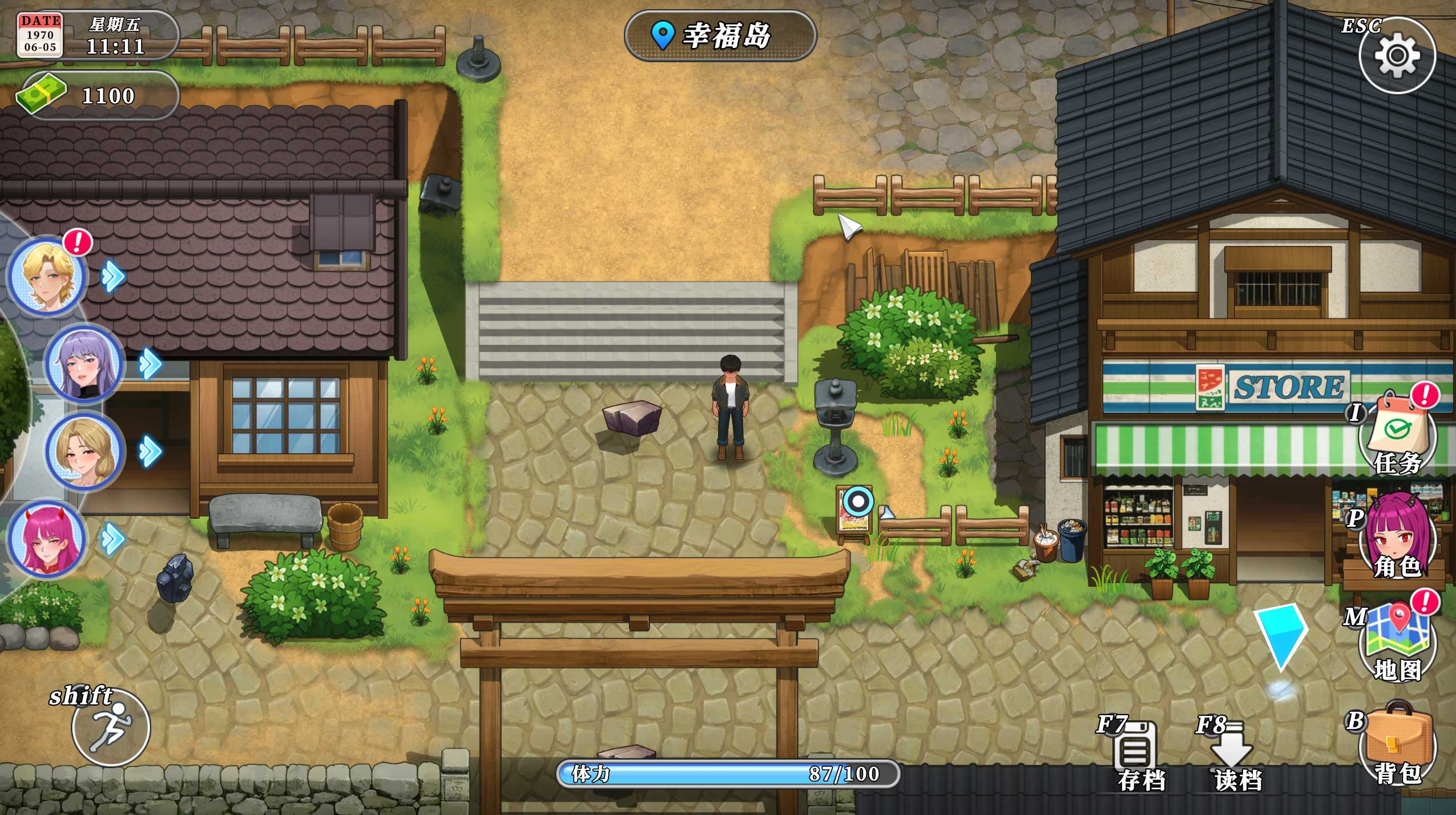Select the pink-haired horned girl portrait

coord(47,539)
